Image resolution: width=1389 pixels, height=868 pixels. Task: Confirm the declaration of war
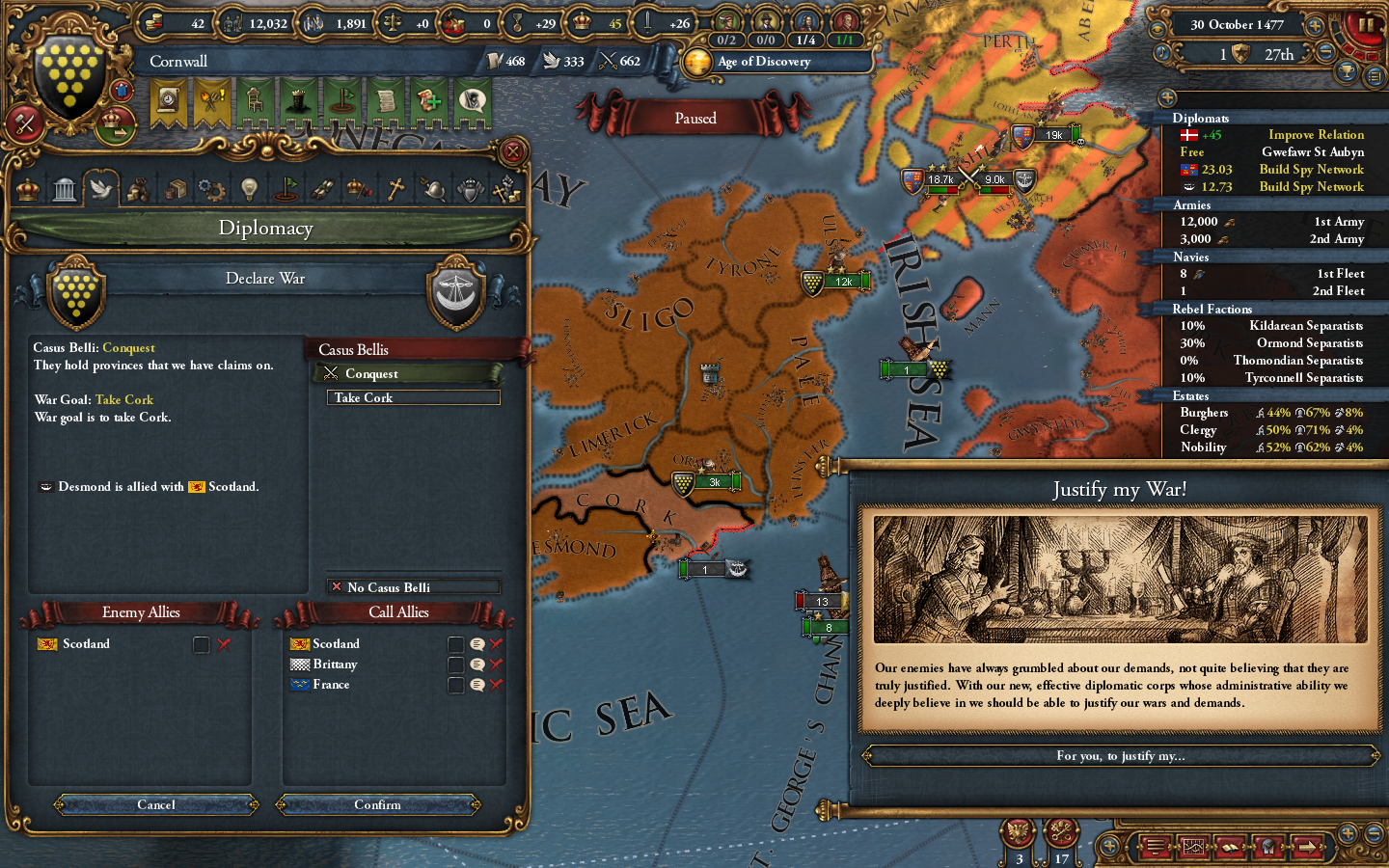pyautogui.click(x=377, y=805)
